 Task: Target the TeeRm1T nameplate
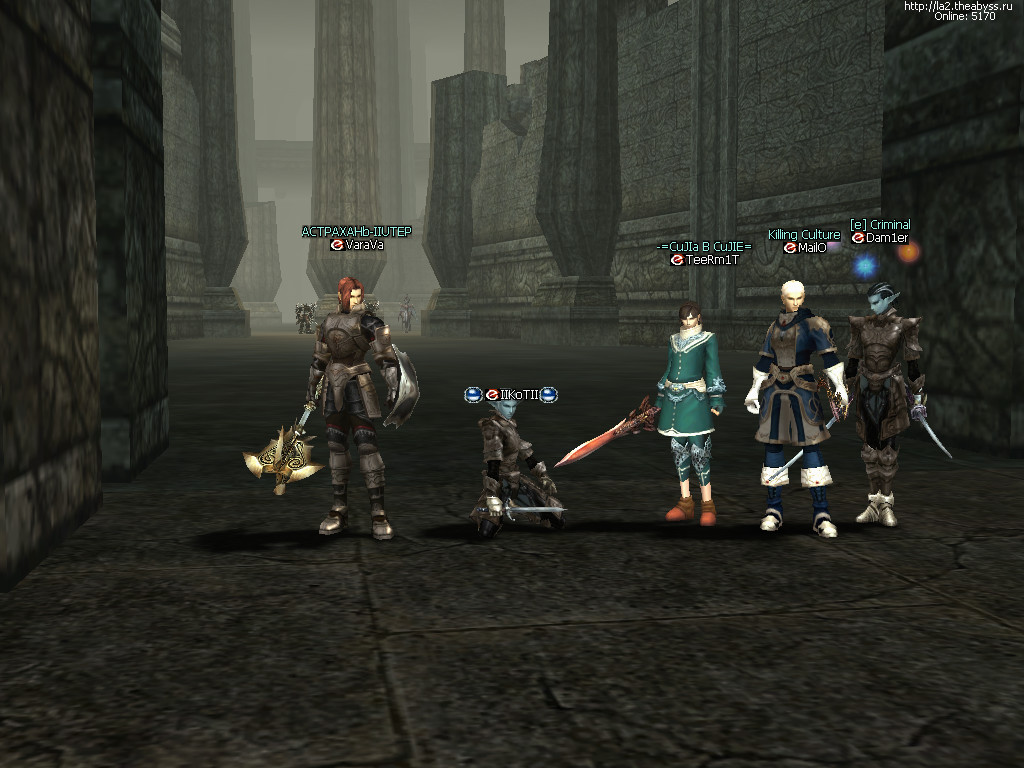[712, 260]
